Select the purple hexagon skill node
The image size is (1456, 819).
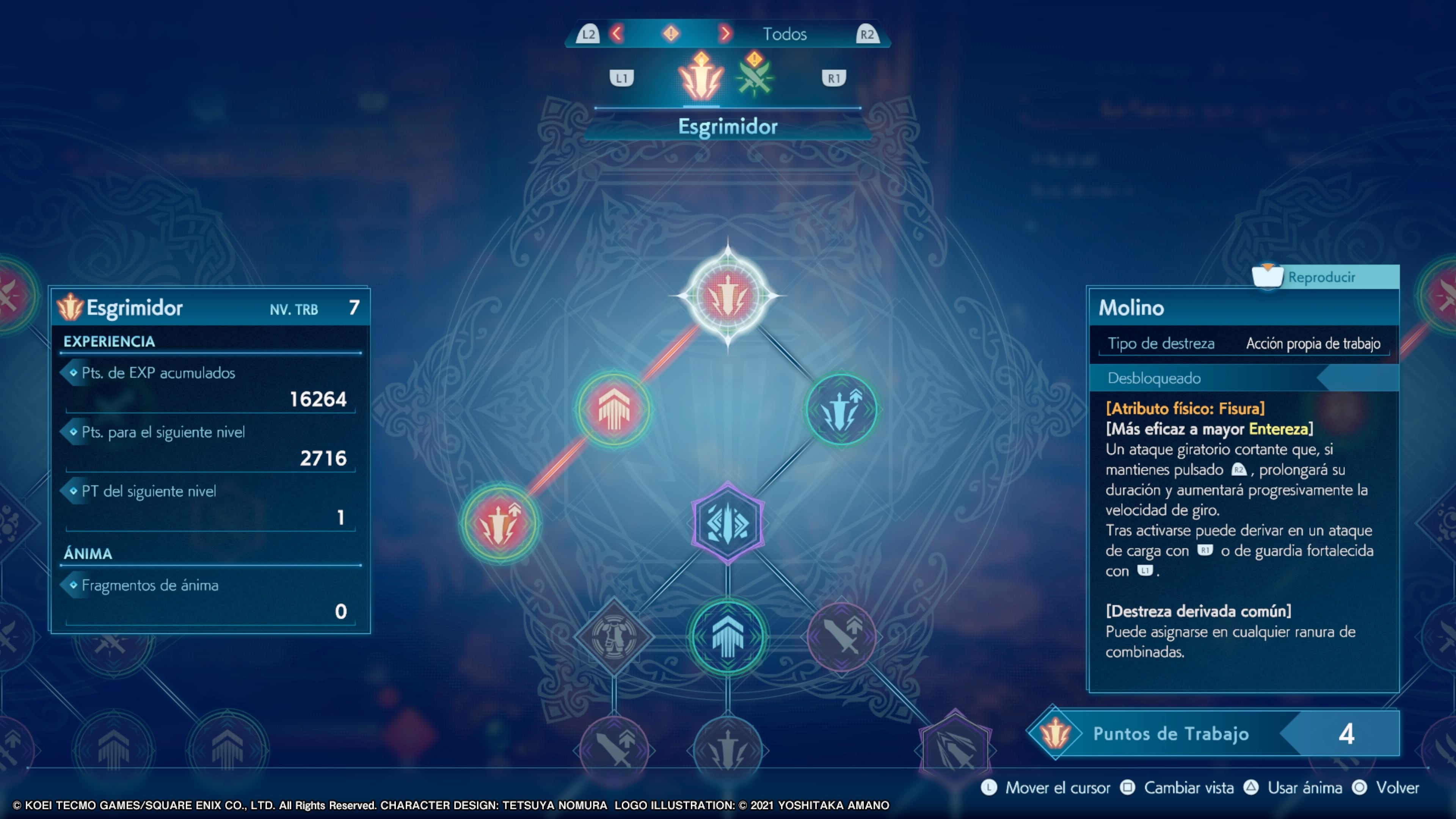[728, 523]
